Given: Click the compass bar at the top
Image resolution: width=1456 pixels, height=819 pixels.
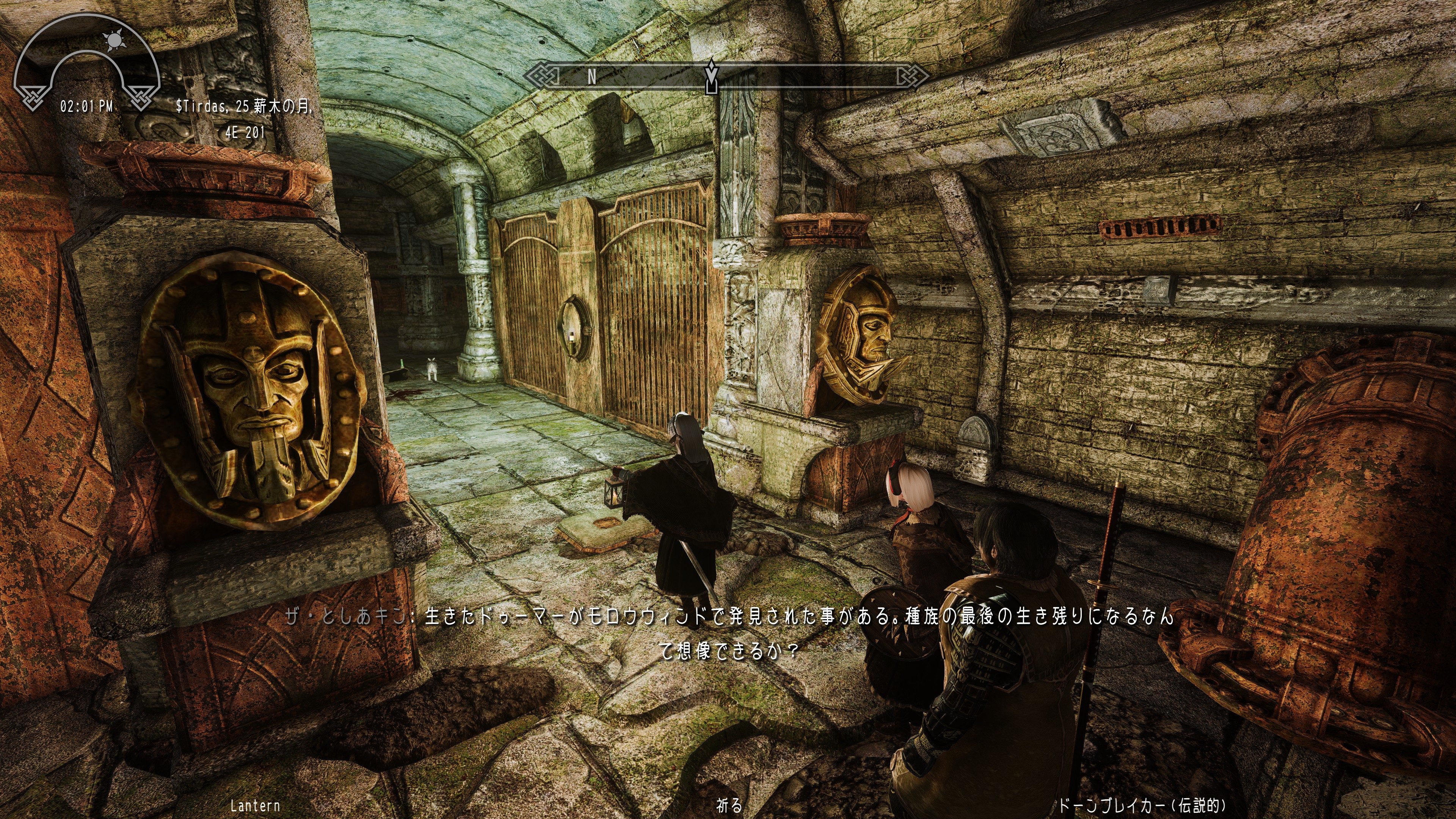Looking at the screenshot, I should coord(727,76).
